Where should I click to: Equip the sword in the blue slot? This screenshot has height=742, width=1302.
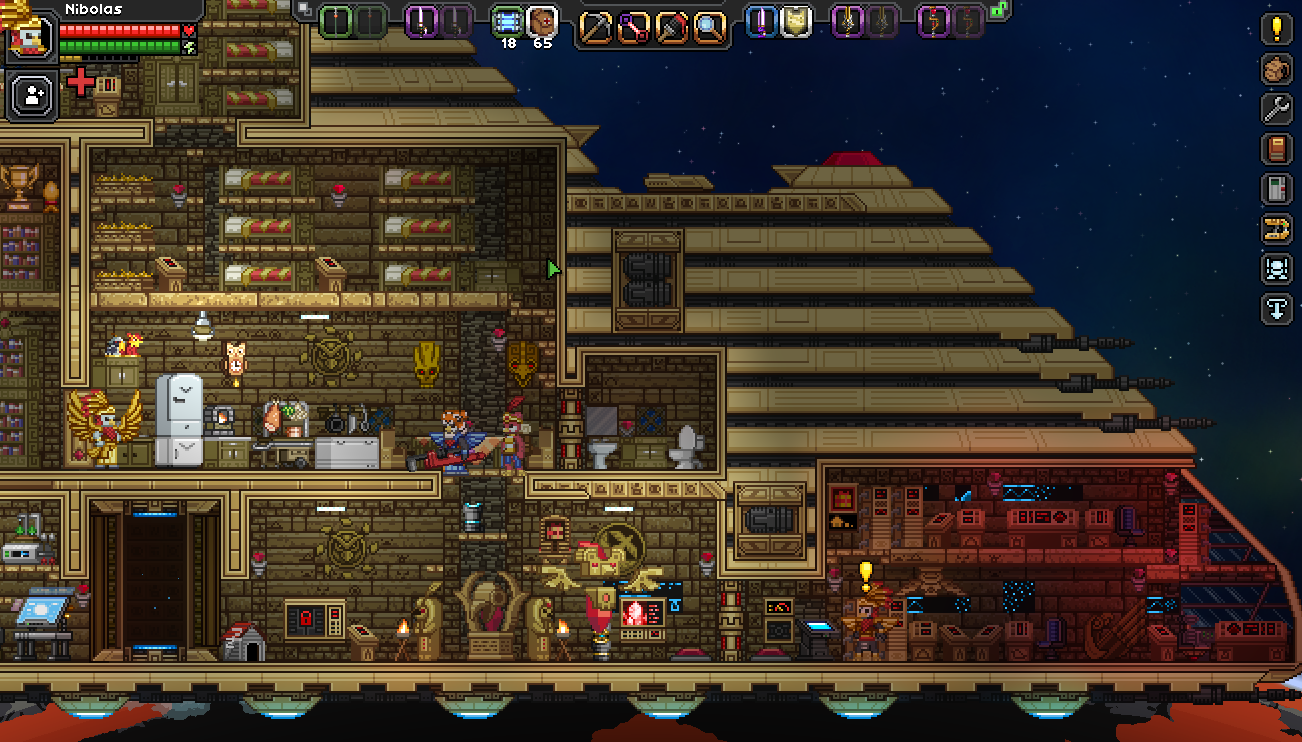(763, 21)
